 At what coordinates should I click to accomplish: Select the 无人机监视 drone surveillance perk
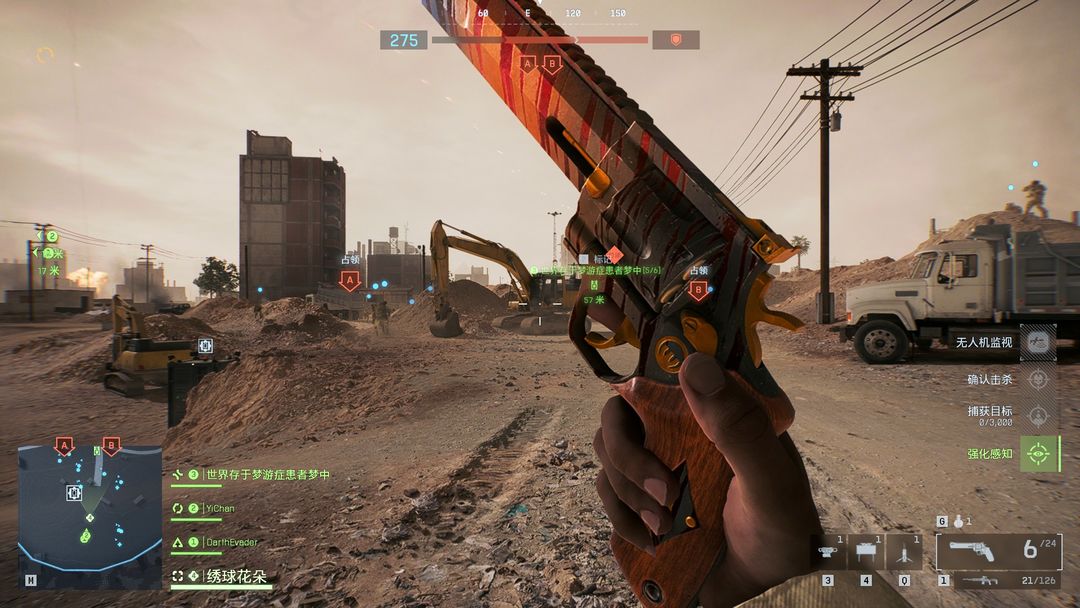coord(1039,342)
